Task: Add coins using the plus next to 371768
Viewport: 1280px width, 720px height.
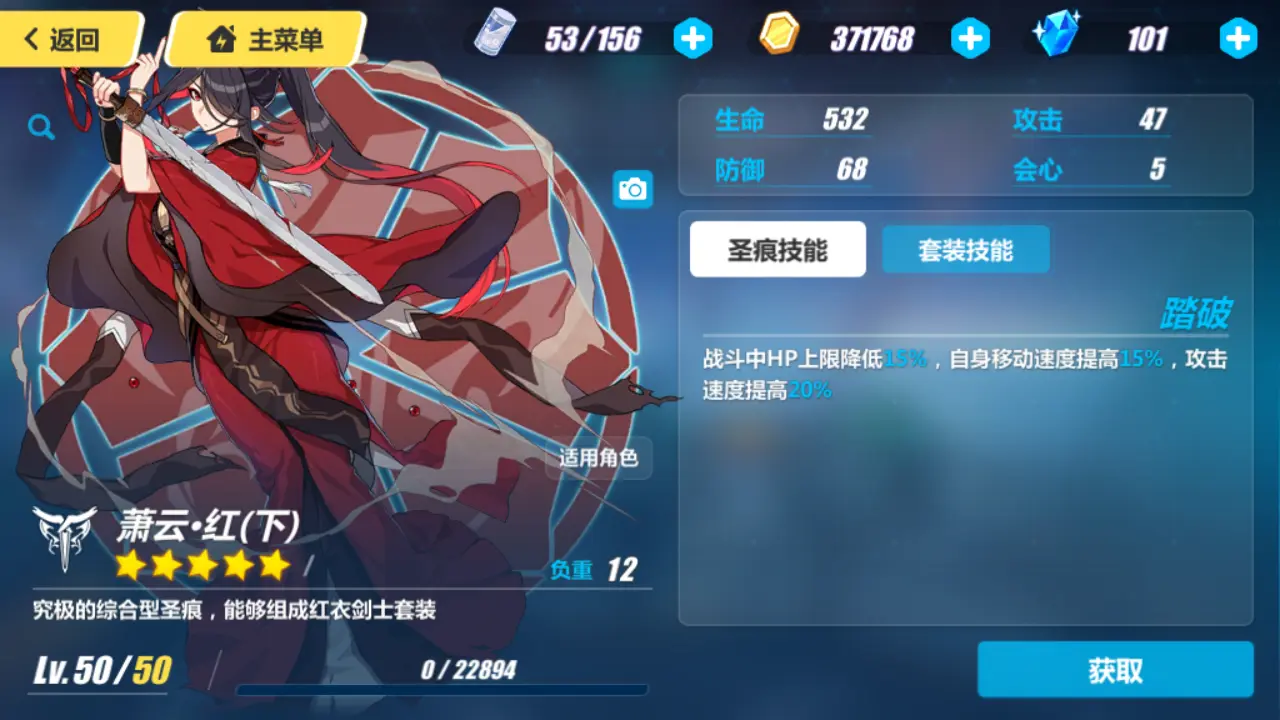Action: click(x=970, y=40)
